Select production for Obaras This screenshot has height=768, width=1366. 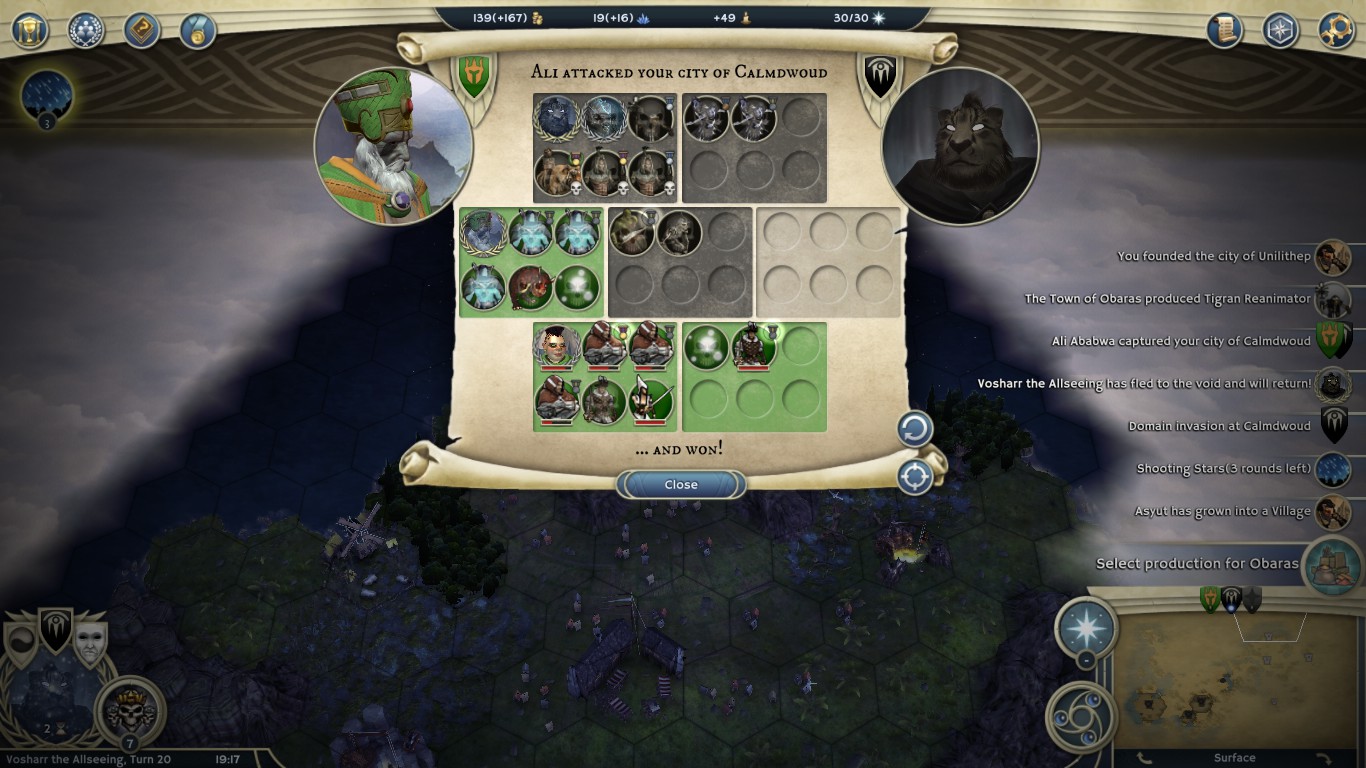point(1196,564)
